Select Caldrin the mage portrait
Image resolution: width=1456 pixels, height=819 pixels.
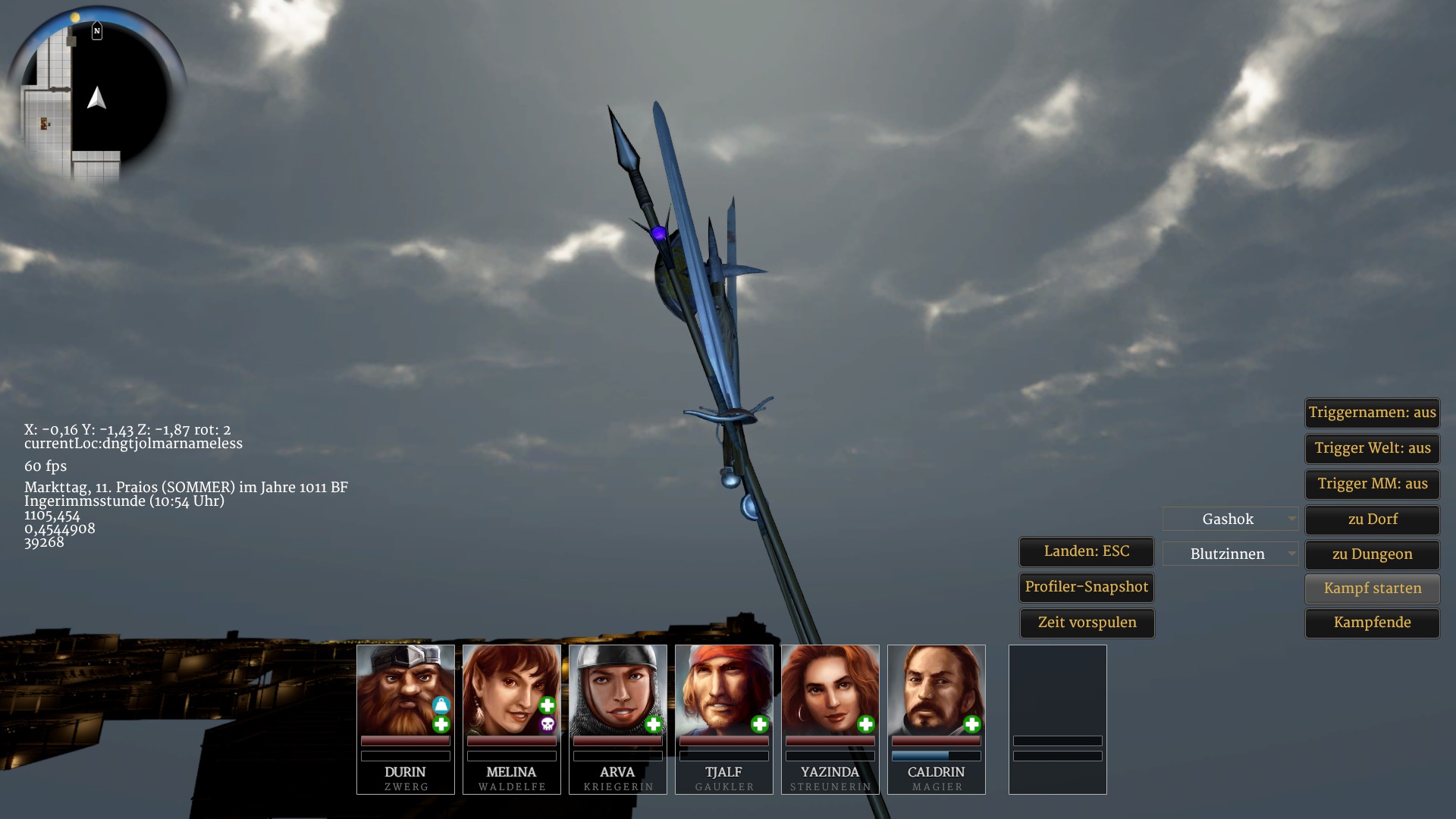coord(936,690)
